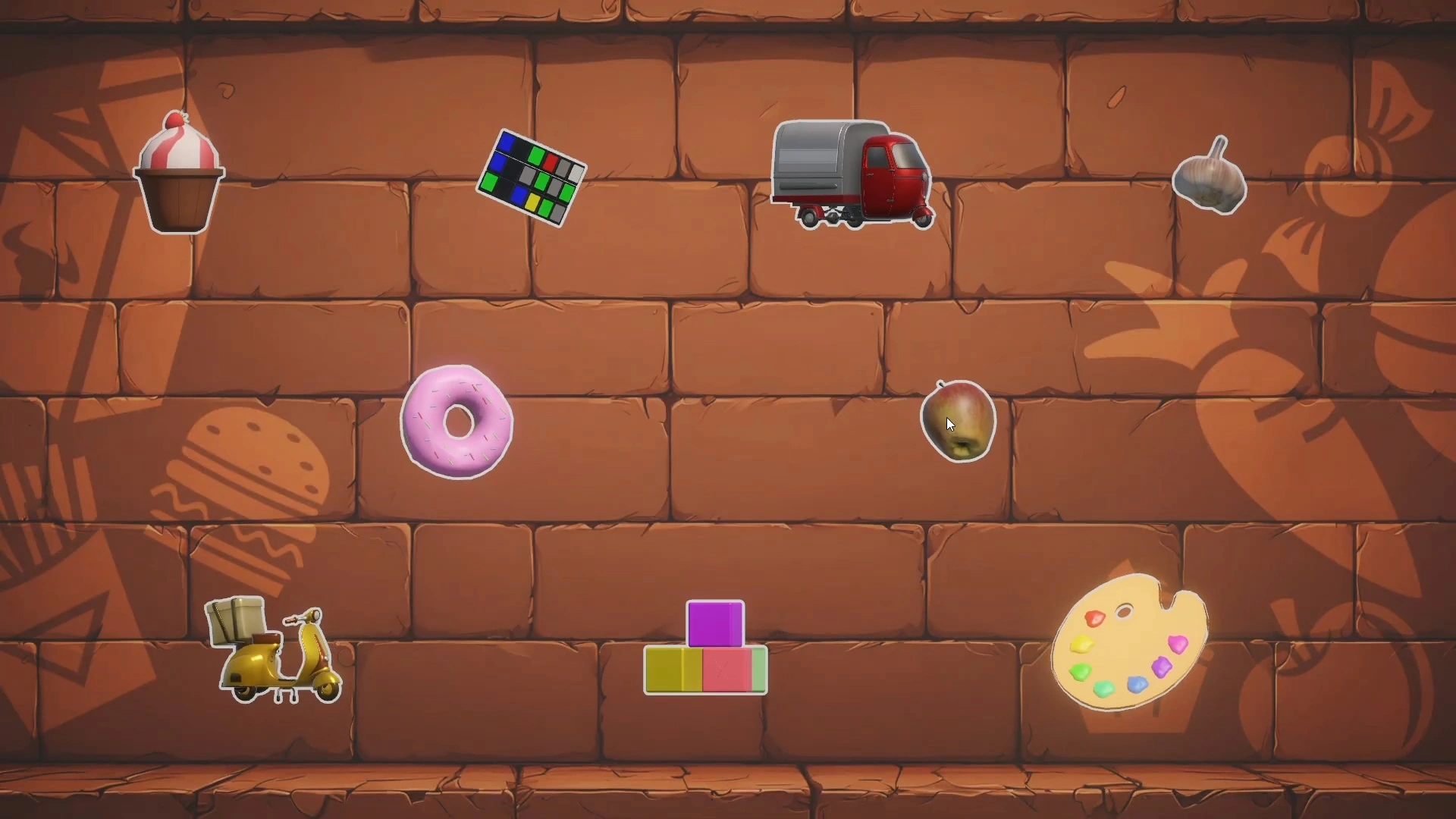This screenshot has width=1456, height=819.
Task: Click the purple block atop the stack
Action: click(x=714, y=623)
